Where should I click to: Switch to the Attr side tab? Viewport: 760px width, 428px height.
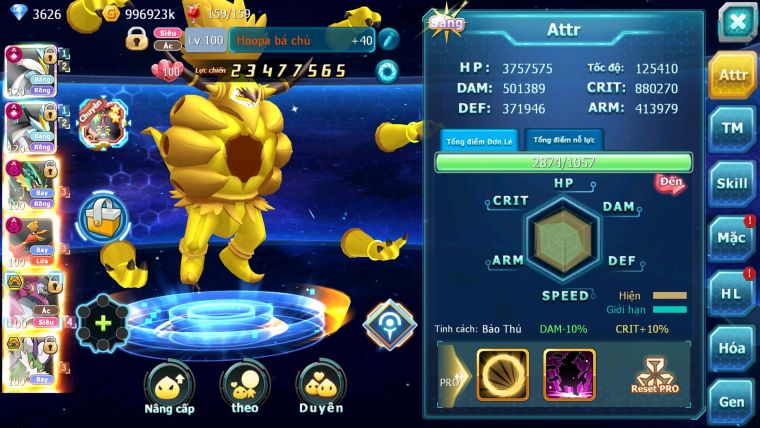coord(732,75)
